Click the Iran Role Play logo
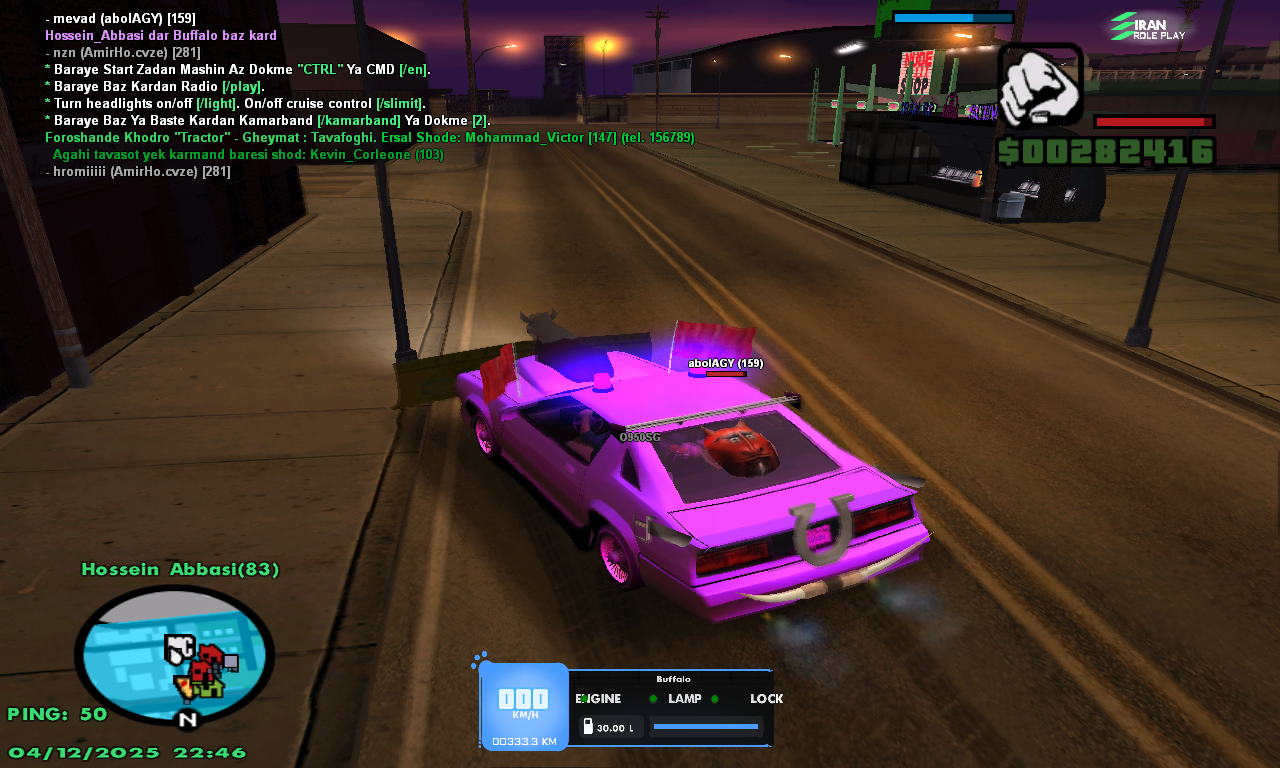The height and width of the screenshot is (768, 1280). point(1148,27)
